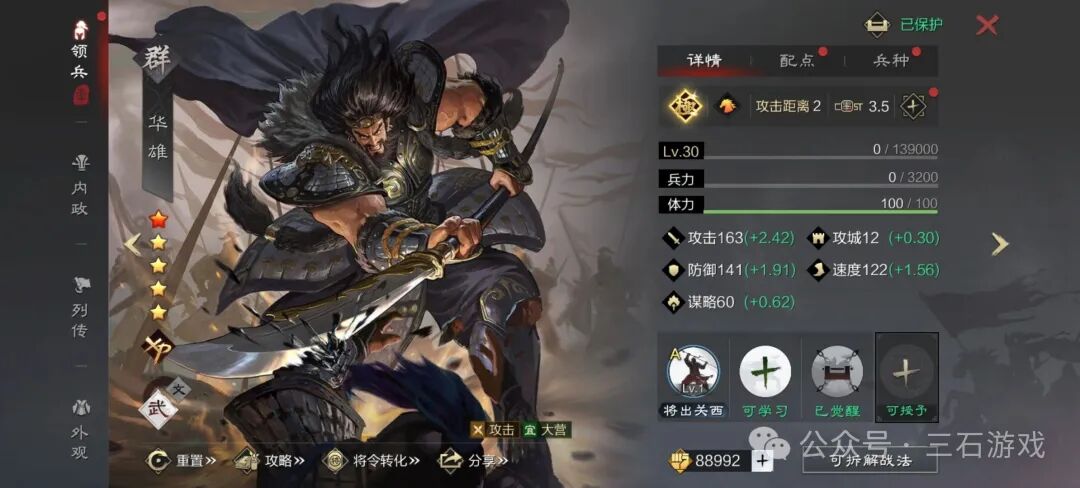The image size is (1080, 488).
Task: Select the 详情 tab
Action: 704,60
